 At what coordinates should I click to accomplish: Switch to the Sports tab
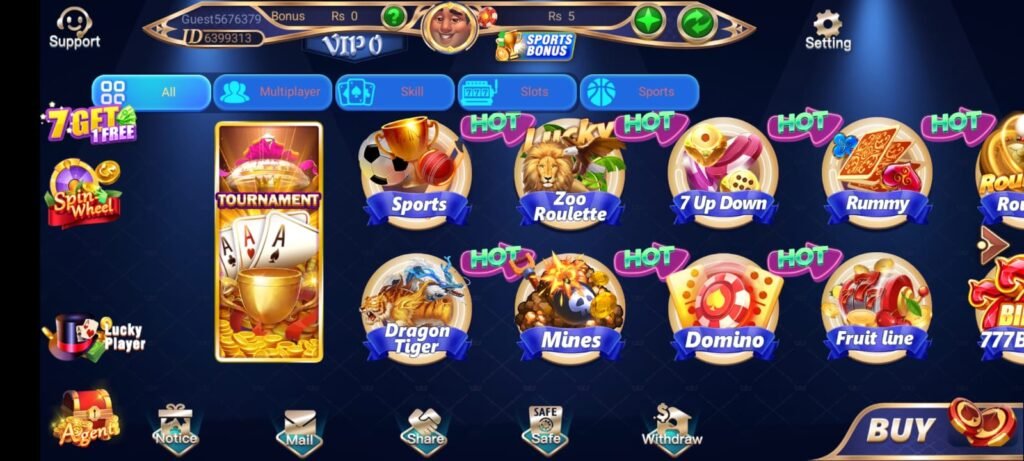coord(640,92)
